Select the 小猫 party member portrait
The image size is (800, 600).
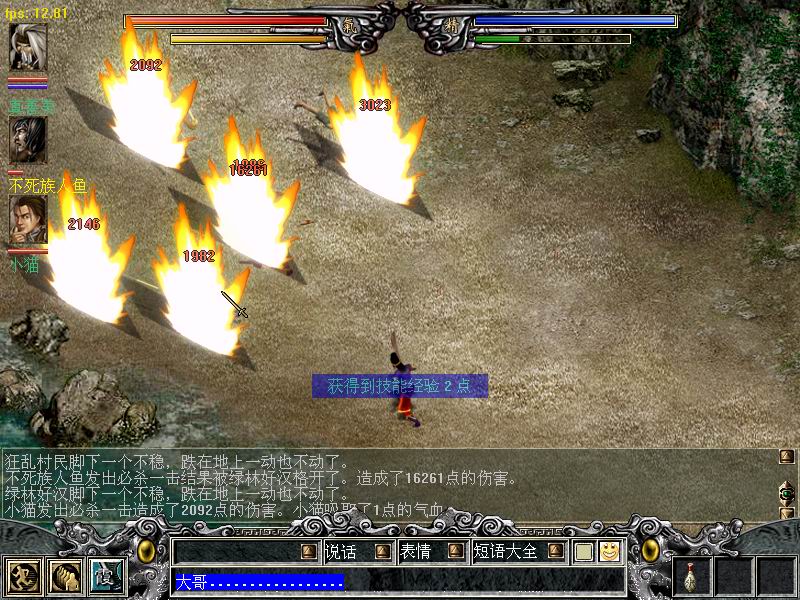(x=27, y=220)
